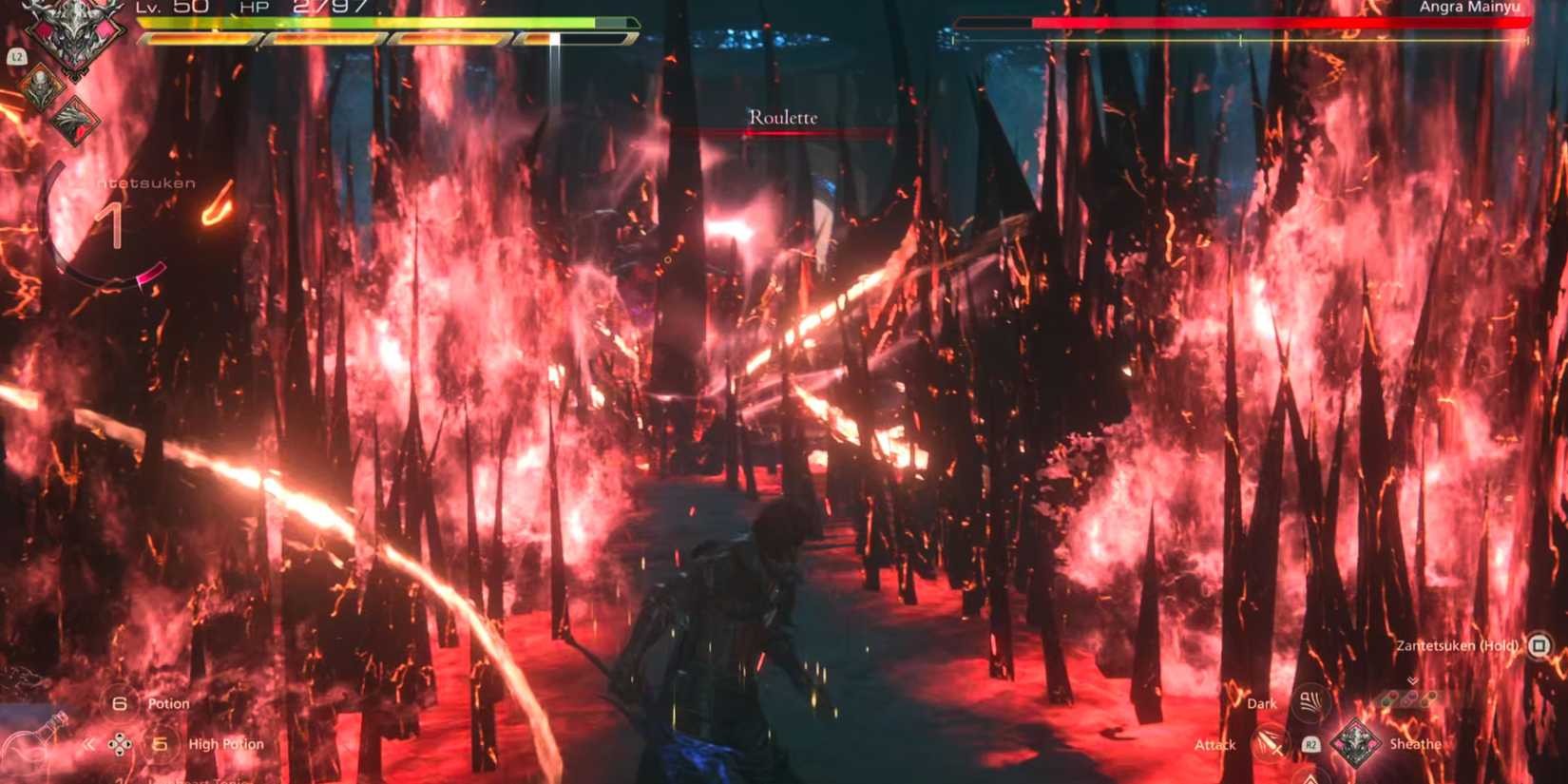Expand the combo buttons panel via double chevron

pyautogui.click(x=1413, y=680)
